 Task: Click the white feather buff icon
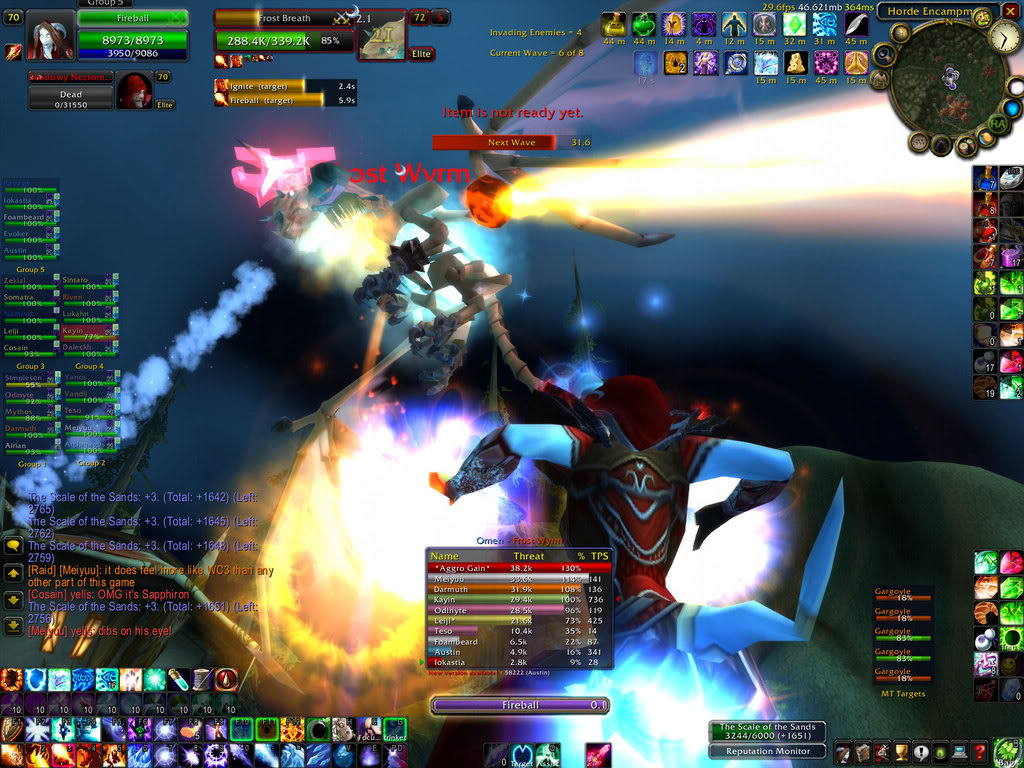[856, 24]
